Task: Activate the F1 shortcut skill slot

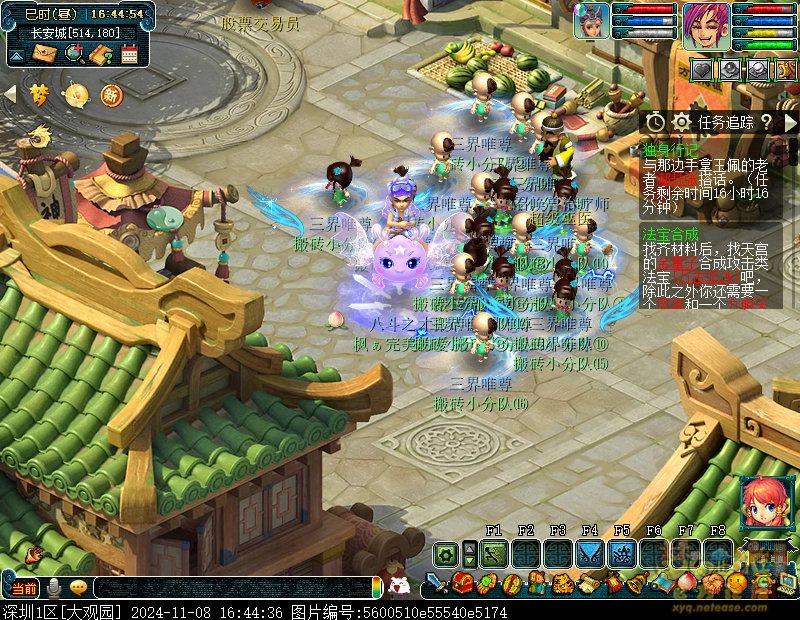Action: [494, 553]
